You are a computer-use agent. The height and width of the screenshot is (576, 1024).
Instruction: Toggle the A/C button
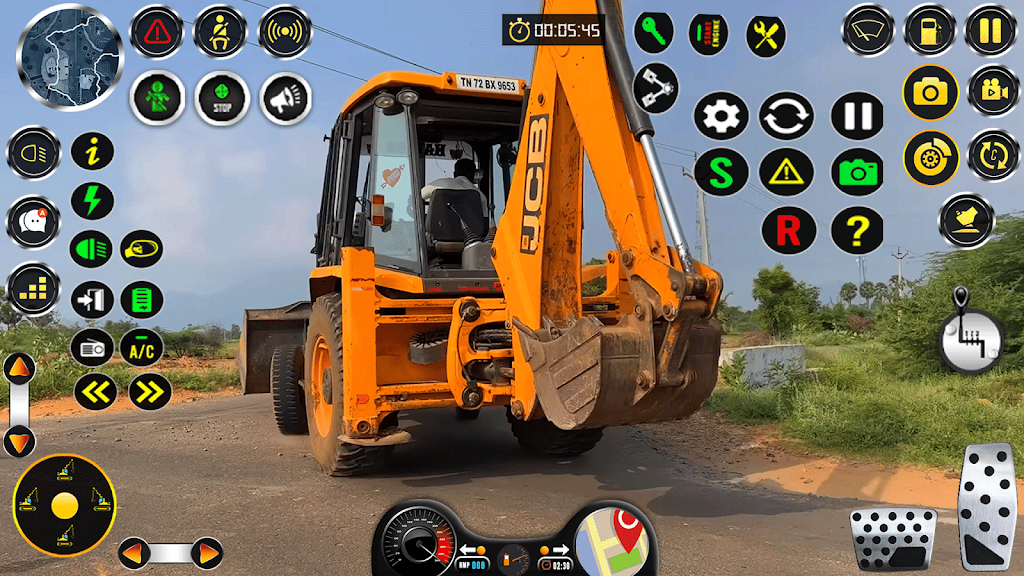[x=142, y=348]
